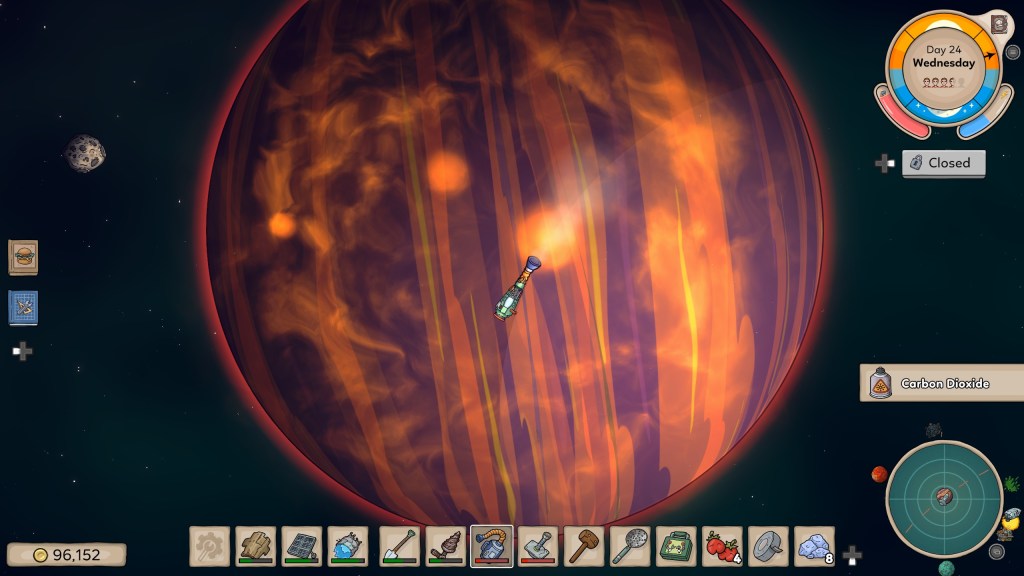Choose the trowel tool hotbar slot
Screen dimensions: 1024x576
(x=538, y=546)
